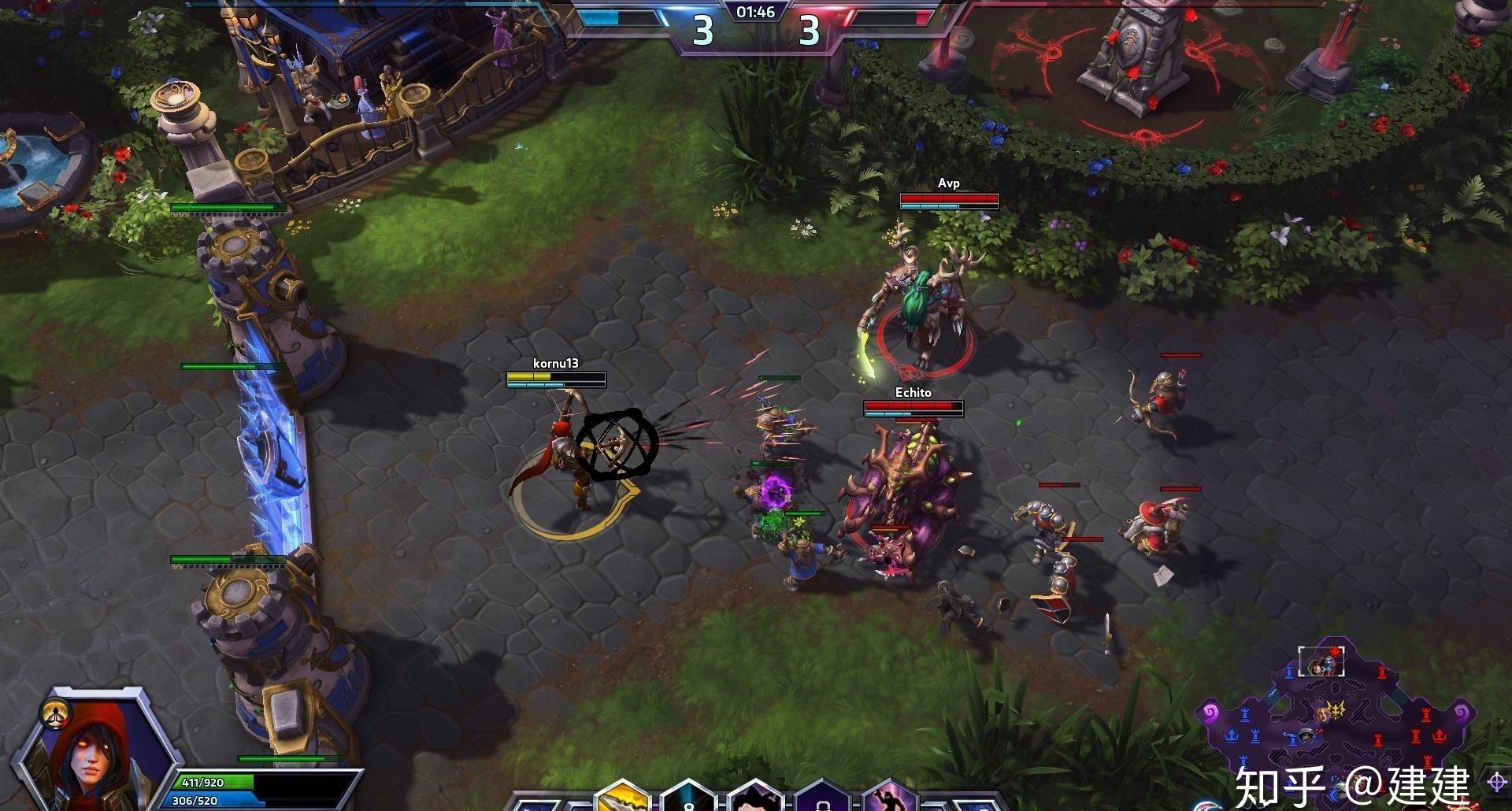Select the locked heroic ability slot

pyautogui.click(x=822, y=798)
